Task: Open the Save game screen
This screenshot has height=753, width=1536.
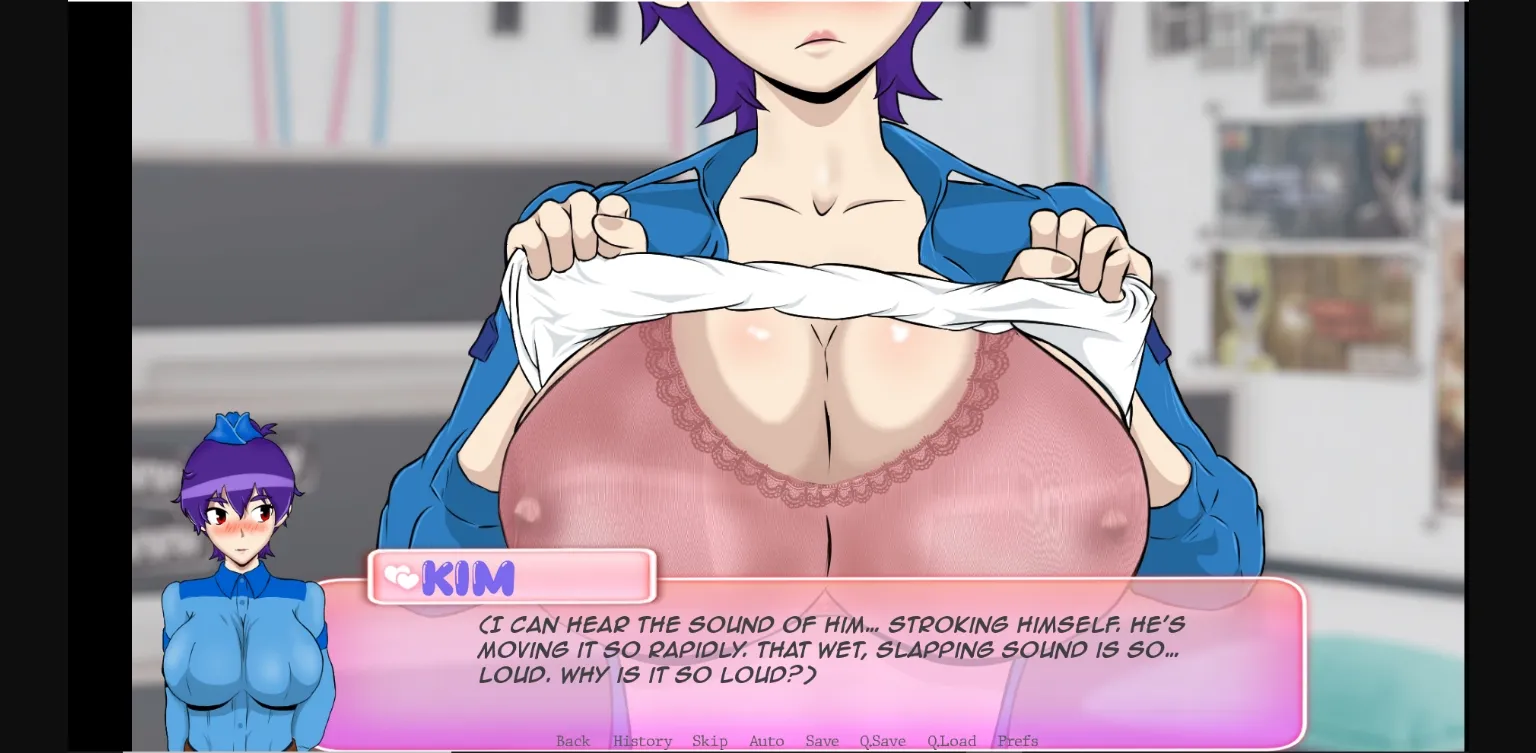Action: [822, 741]
